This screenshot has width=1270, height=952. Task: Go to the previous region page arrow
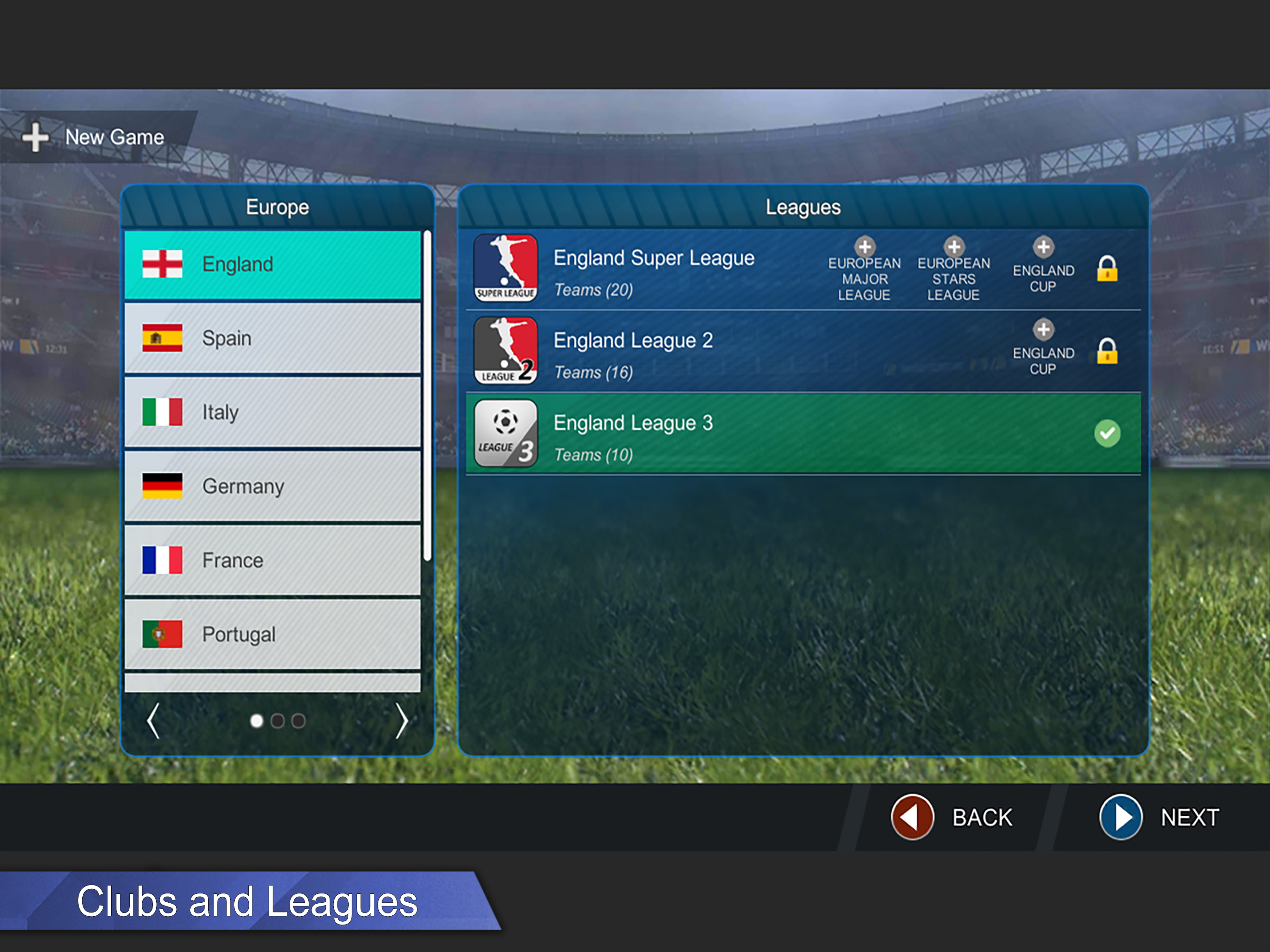click(x=153, y=721)
